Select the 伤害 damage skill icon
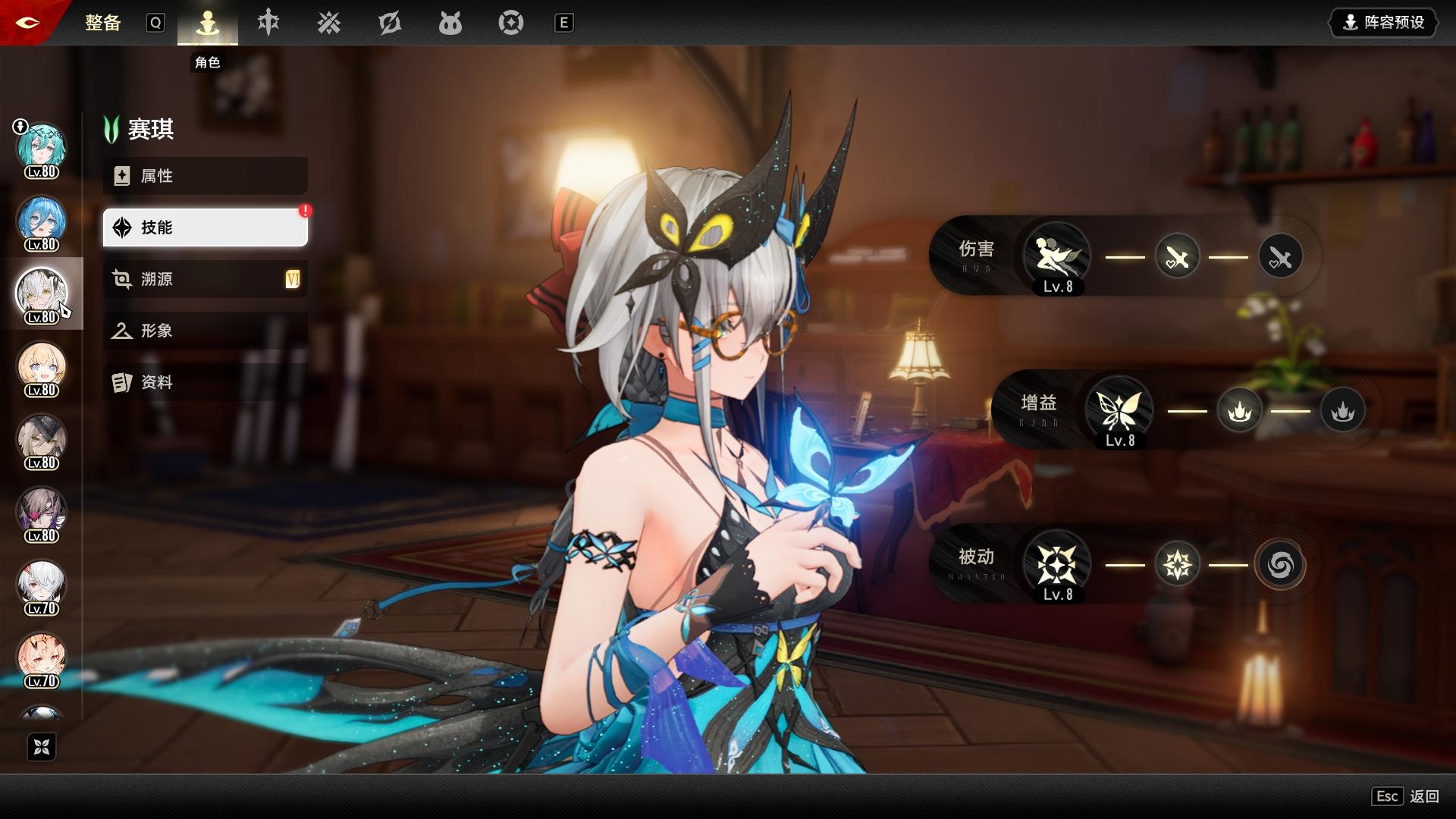The height and width of the screenshot is (819, 1456). point(1056,256)
